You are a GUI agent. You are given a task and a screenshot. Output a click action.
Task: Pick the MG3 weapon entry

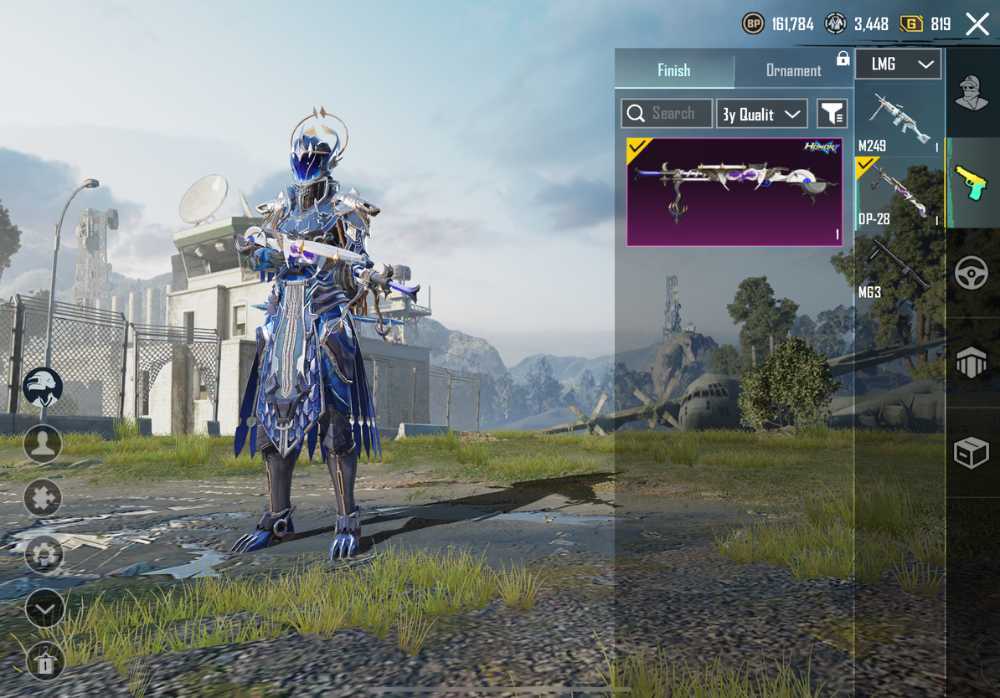[x=899, y=268]
